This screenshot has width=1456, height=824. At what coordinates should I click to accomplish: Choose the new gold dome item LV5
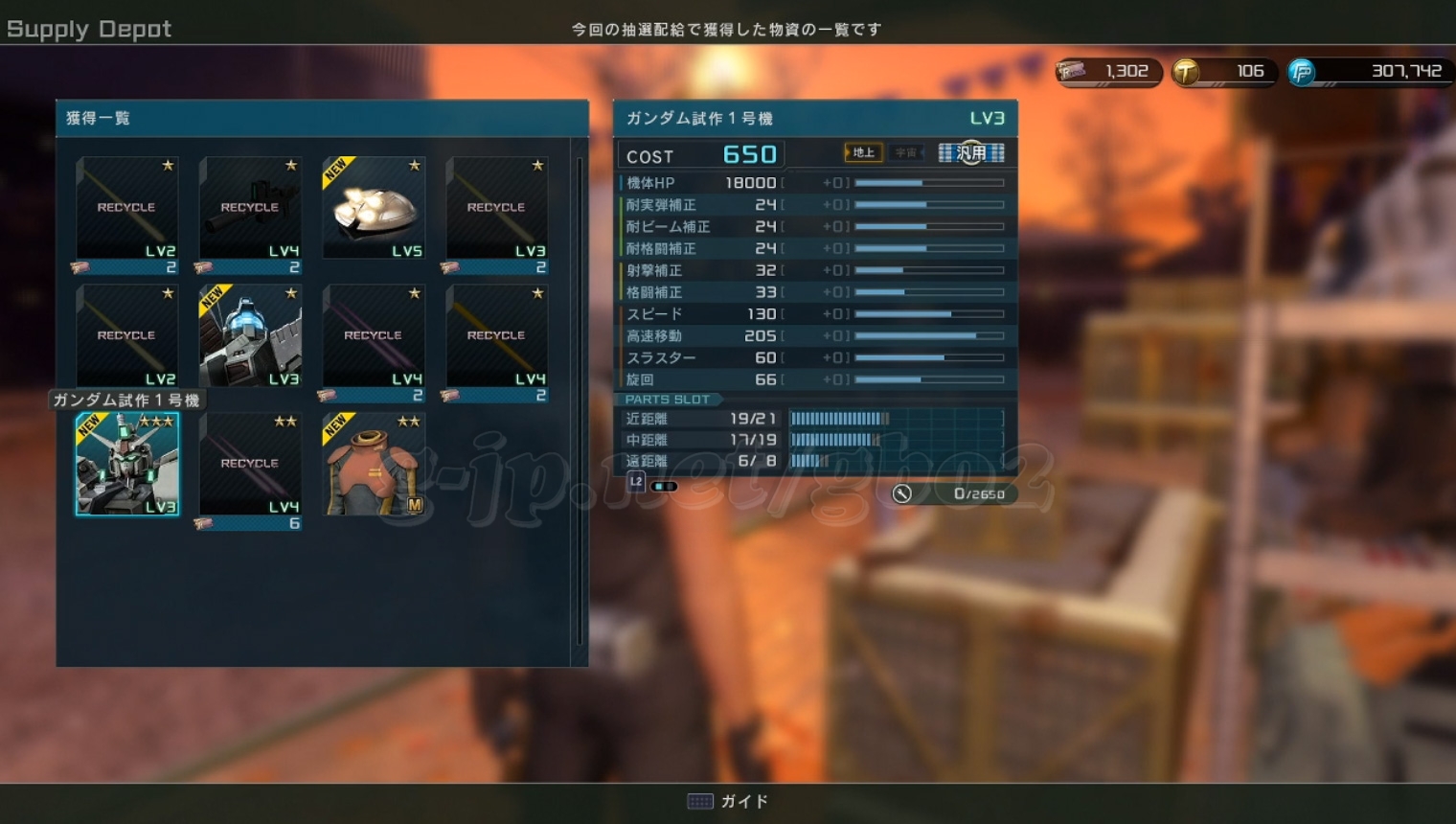click(x=374, y=208)
